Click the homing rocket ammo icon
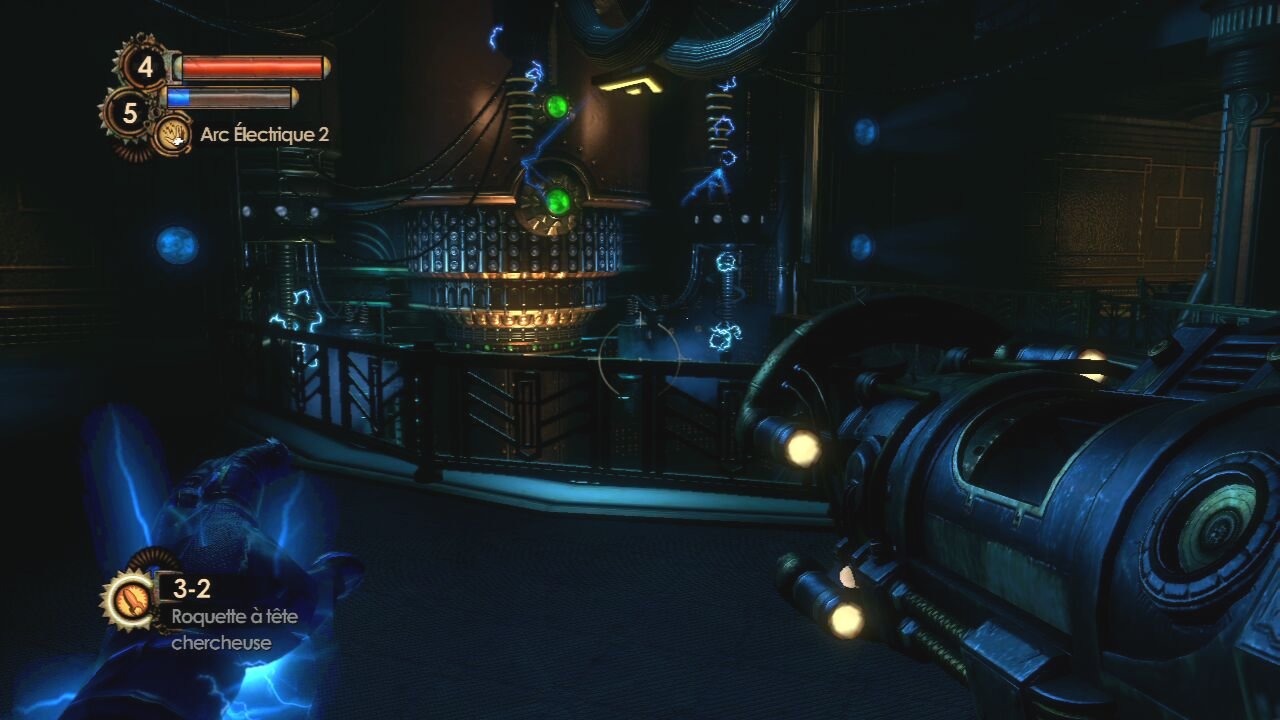Viewport: 1280px width, 720px height. [129, 599]
